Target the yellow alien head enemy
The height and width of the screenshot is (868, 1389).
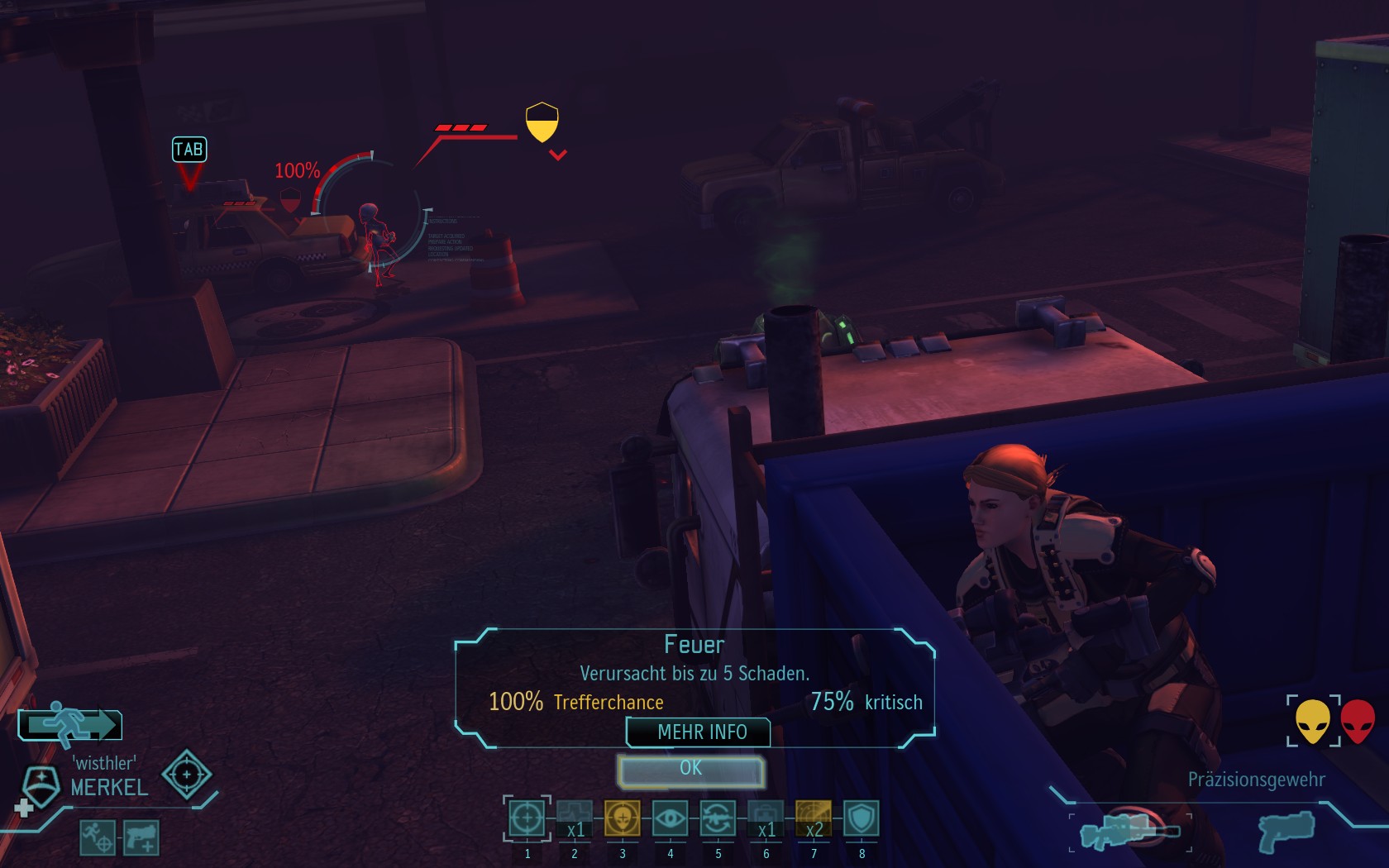pyautogui.click(x=1312, y=721)
